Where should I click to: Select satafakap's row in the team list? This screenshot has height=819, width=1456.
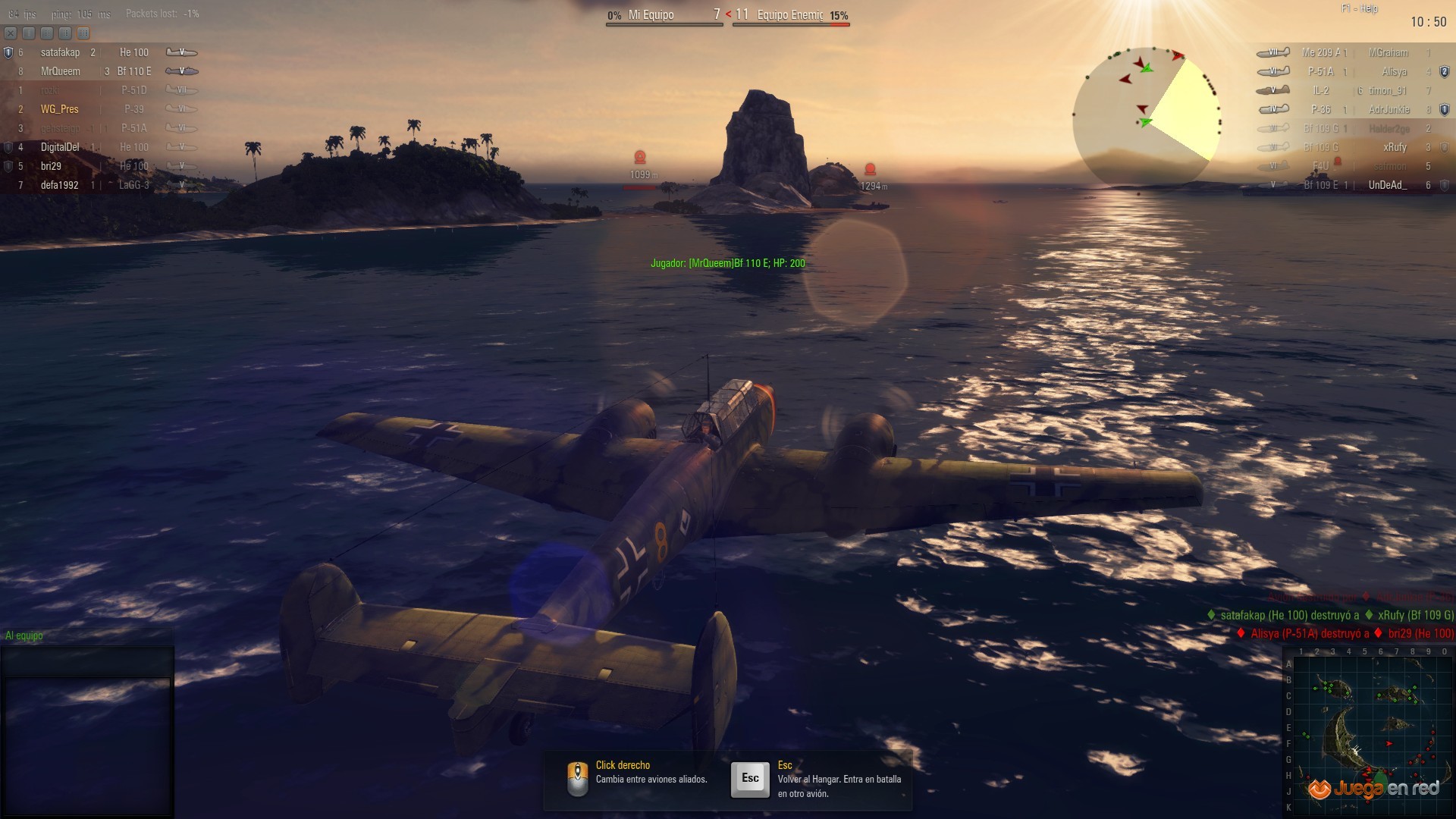(99, 52)
